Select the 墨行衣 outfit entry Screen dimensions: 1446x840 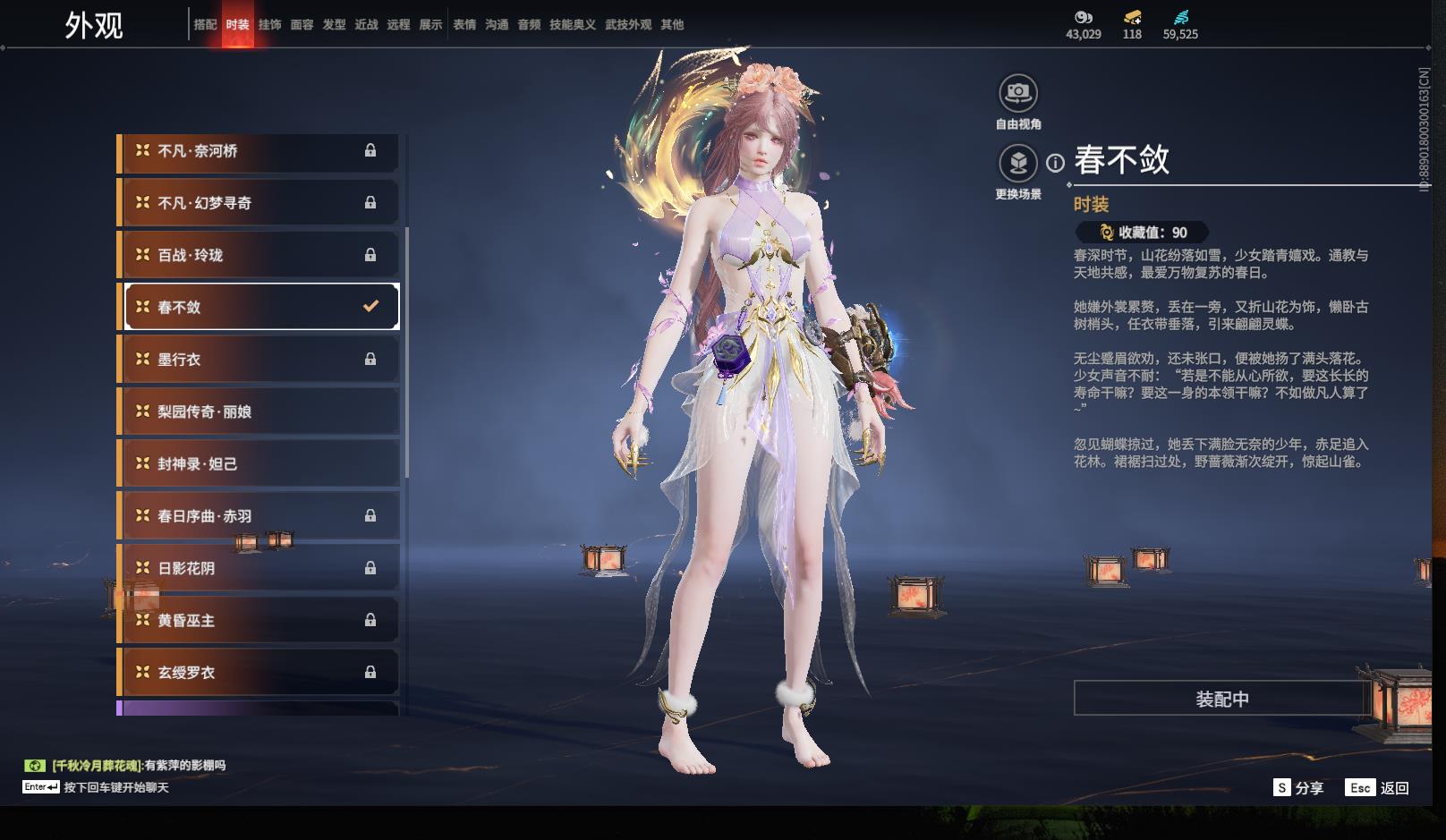click(258, 360)
